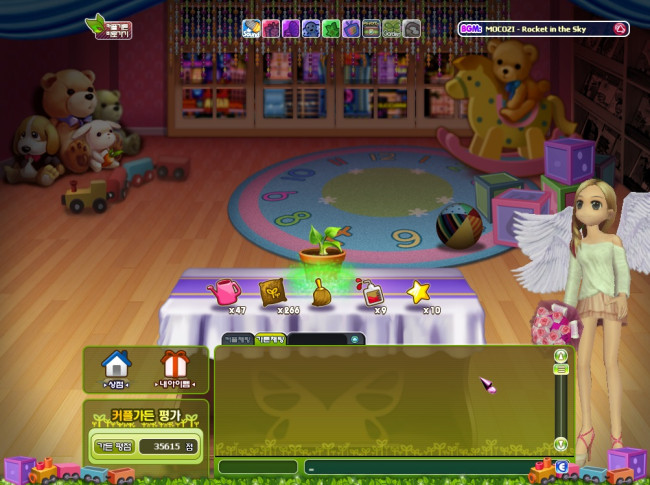The height and width of the screenshot is (485, 650).
Task: Focus the chat message input field
Action: [420, 467]
